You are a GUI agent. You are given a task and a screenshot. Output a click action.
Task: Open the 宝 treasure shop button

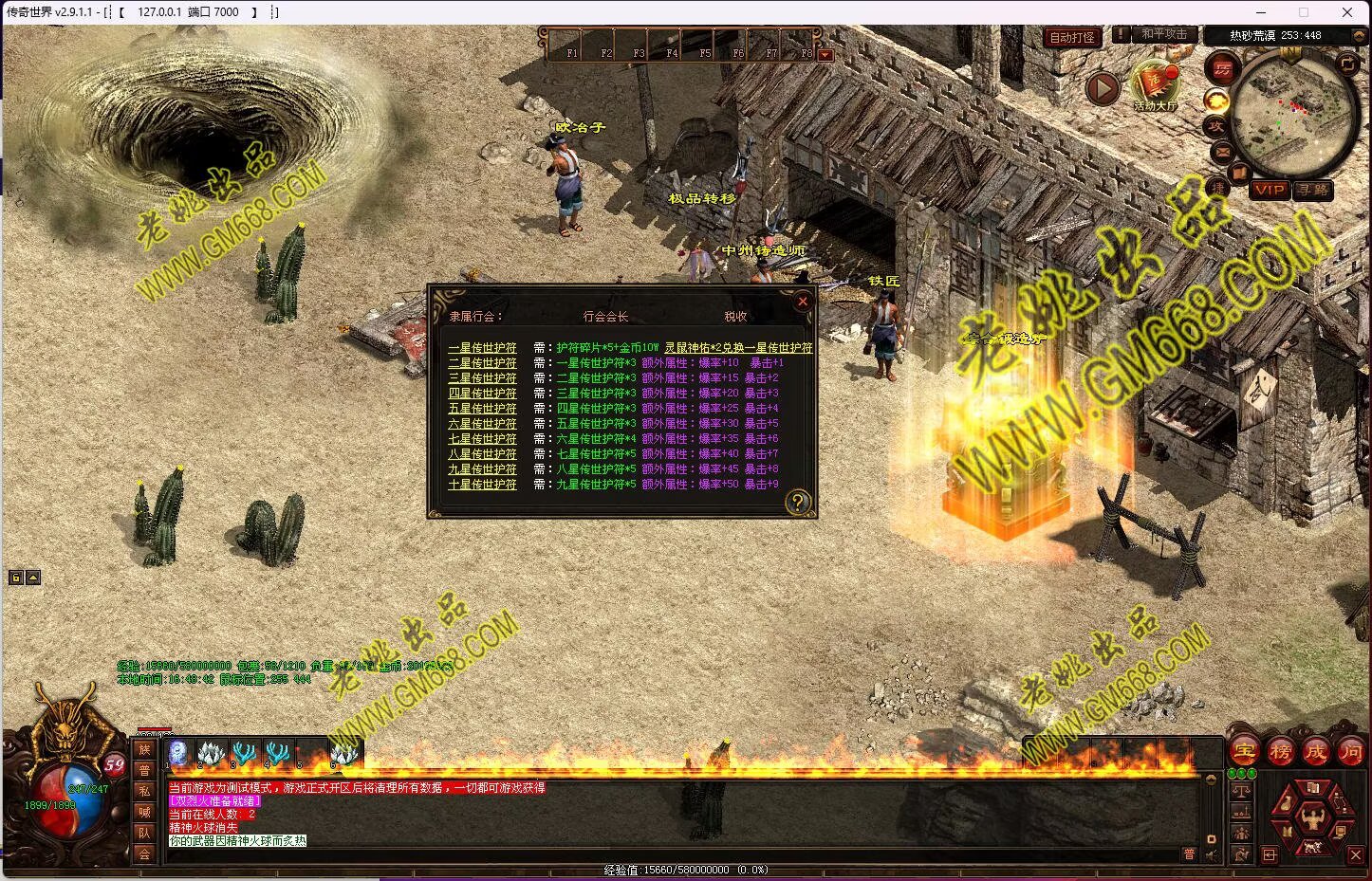pos(1244,751)
